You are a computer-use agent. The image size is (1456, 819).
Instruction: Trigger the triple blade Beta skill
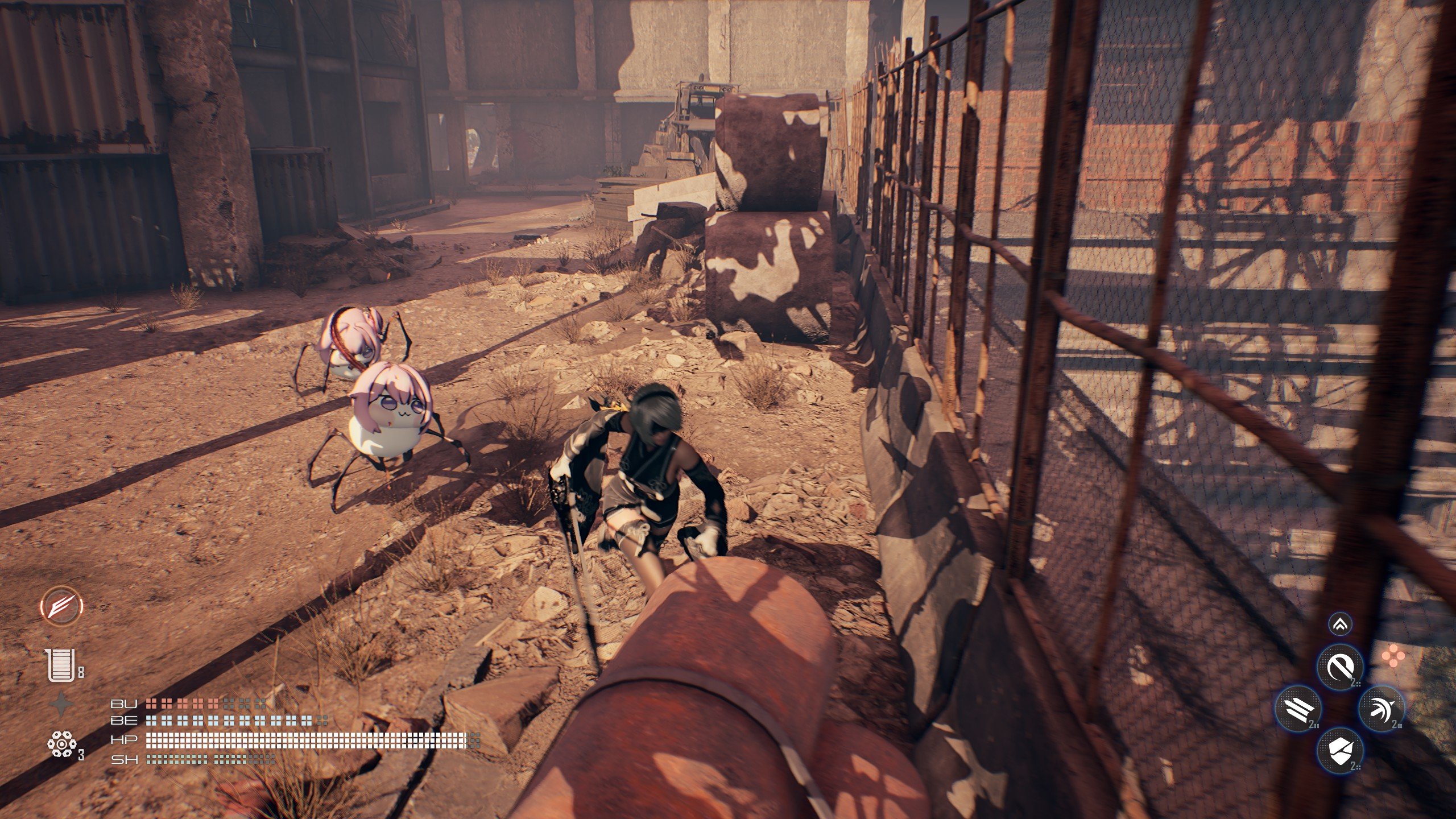click(x=1298, y=709)
